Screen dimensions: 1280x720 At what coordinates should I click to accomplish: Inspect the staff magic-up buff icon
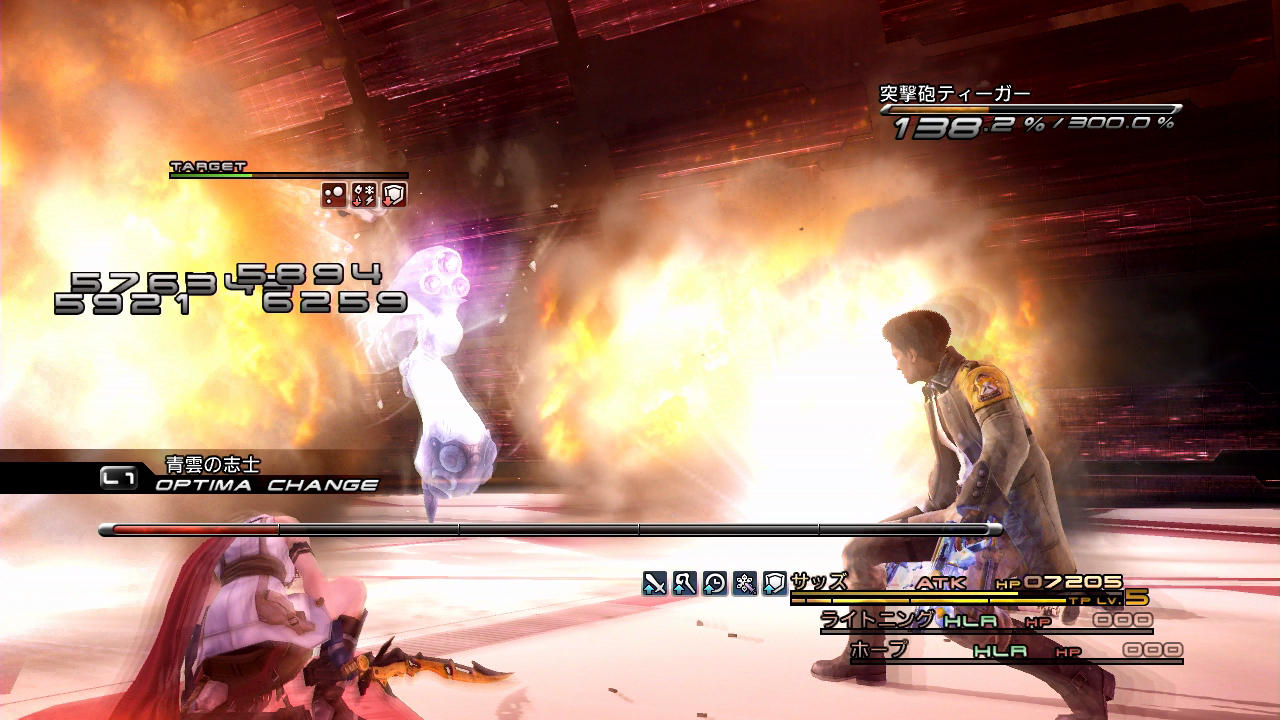click(684, 583)
